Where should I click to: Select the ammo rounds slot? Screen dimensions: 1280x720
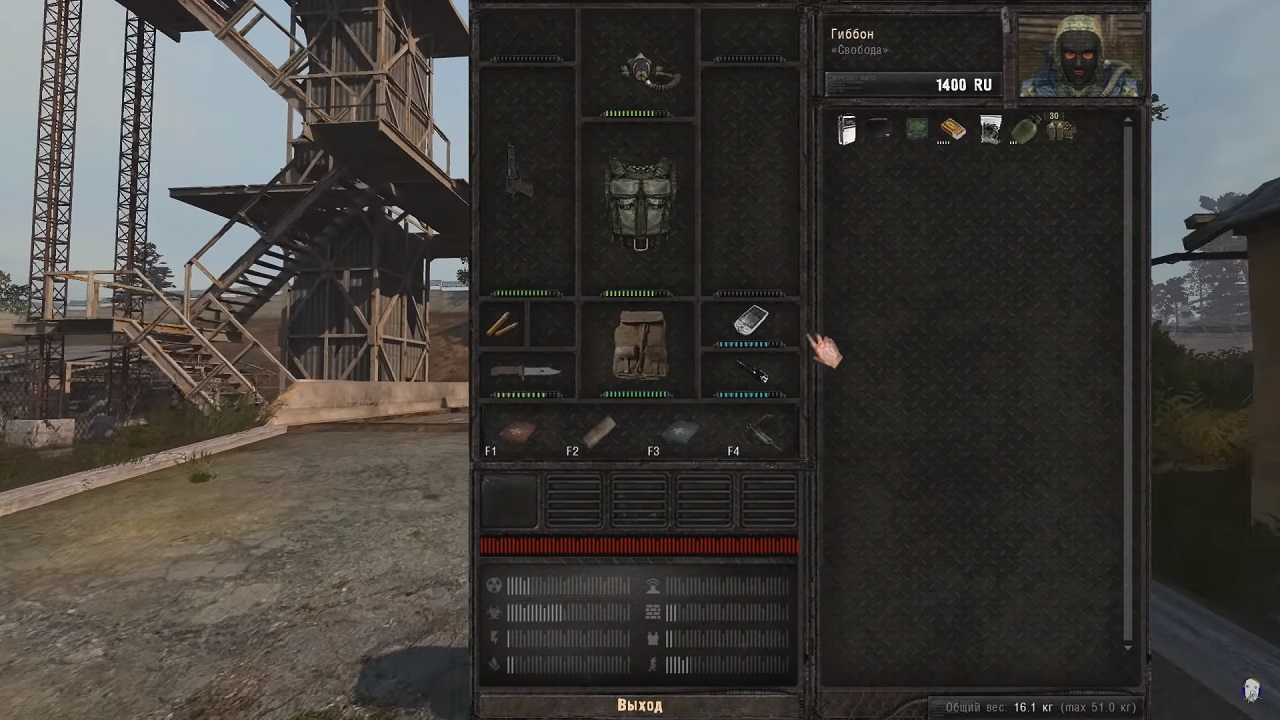[501, 325]
